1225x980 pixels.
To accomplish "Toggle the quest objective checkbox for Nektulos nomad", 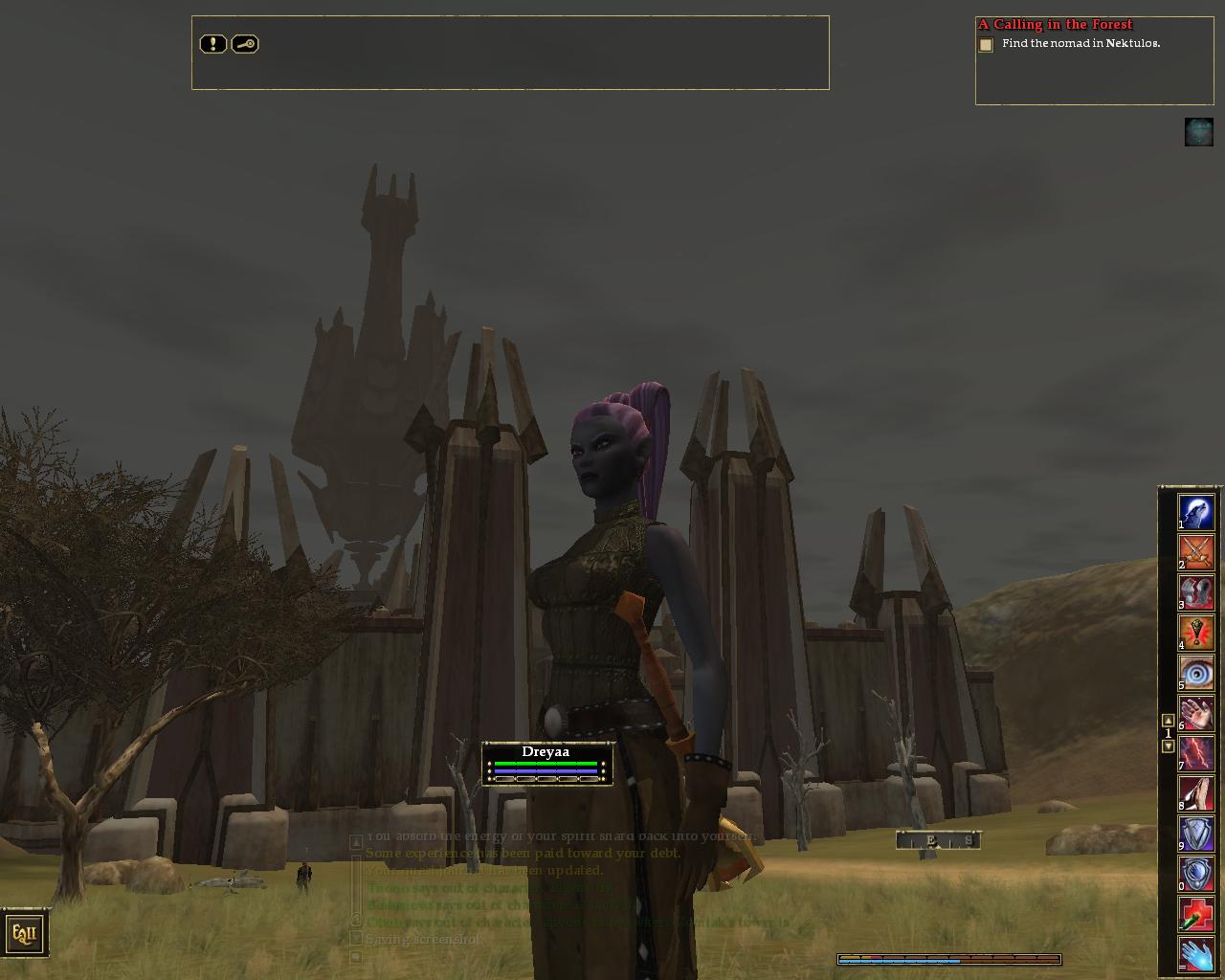I will (986, 45).
